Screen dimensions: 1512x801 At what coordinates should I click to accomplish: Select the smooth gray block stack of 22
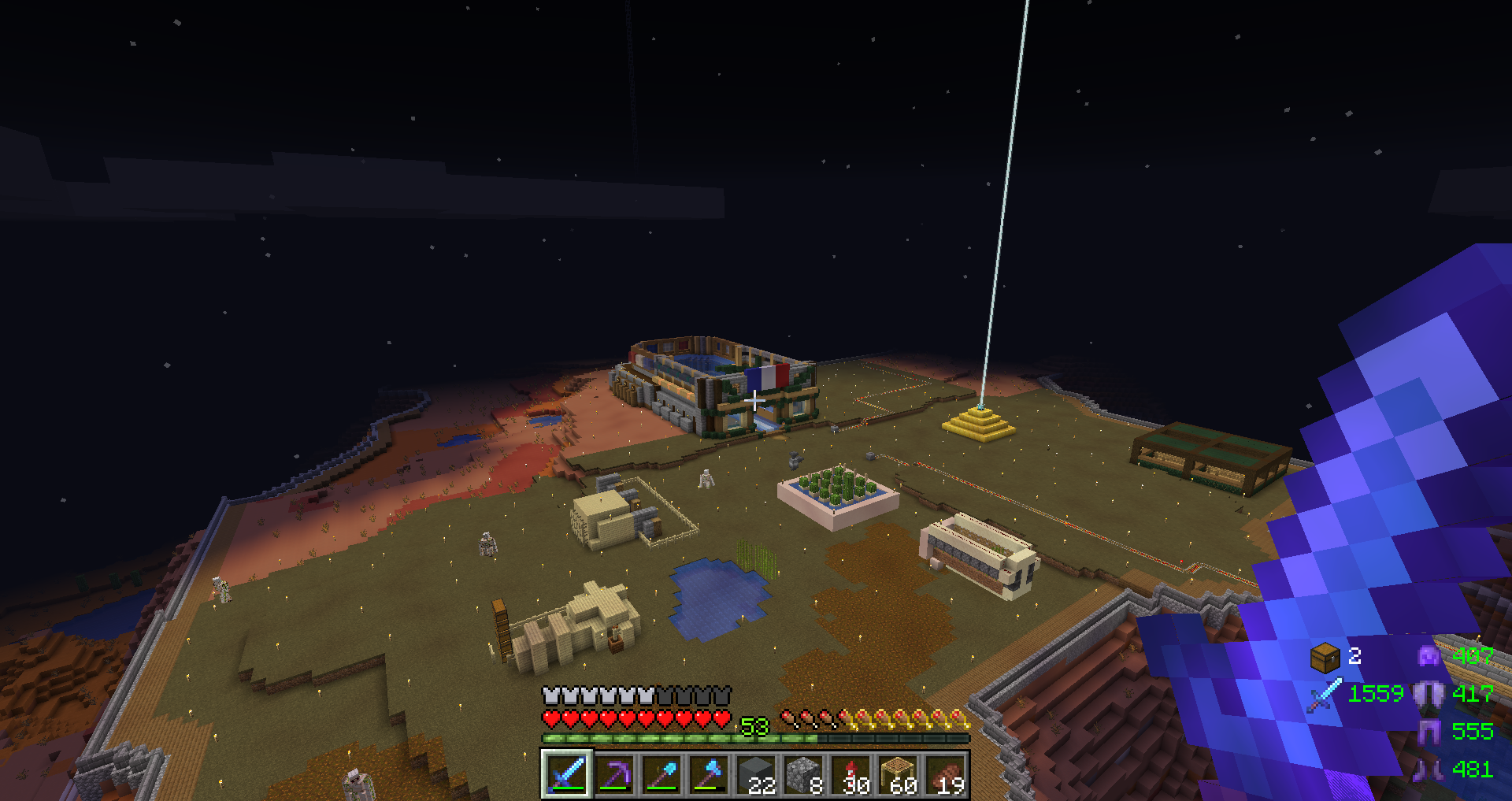click(757, 773)
